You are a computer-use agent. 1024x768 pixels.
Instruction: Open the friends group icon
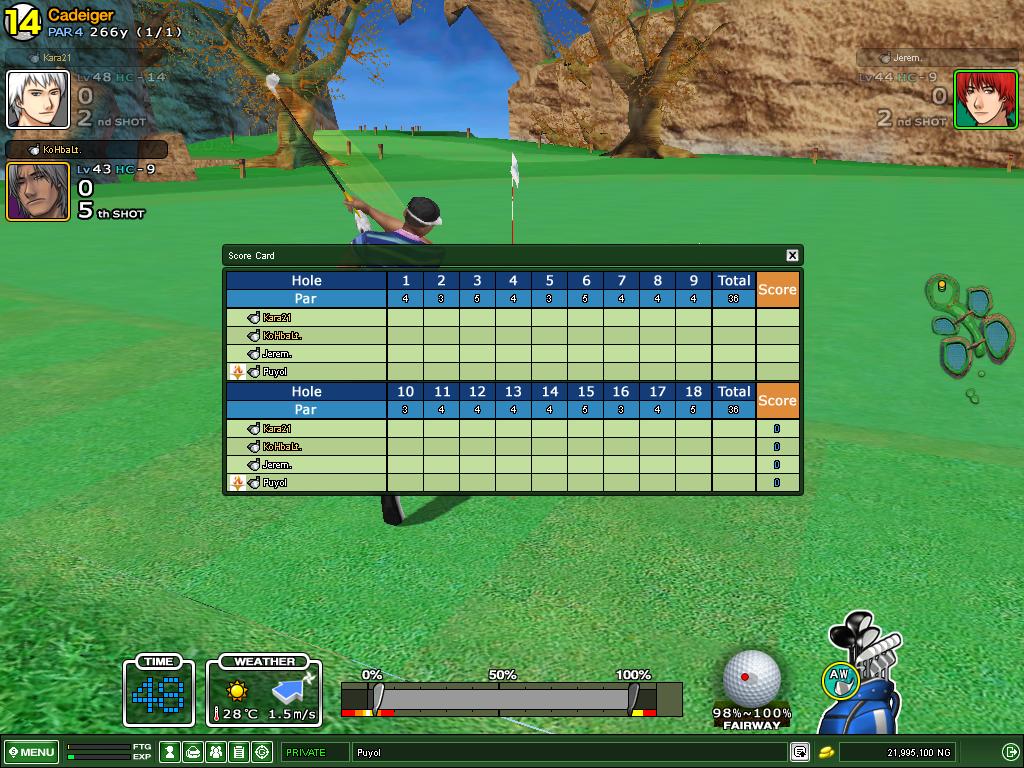coord(215,752)
